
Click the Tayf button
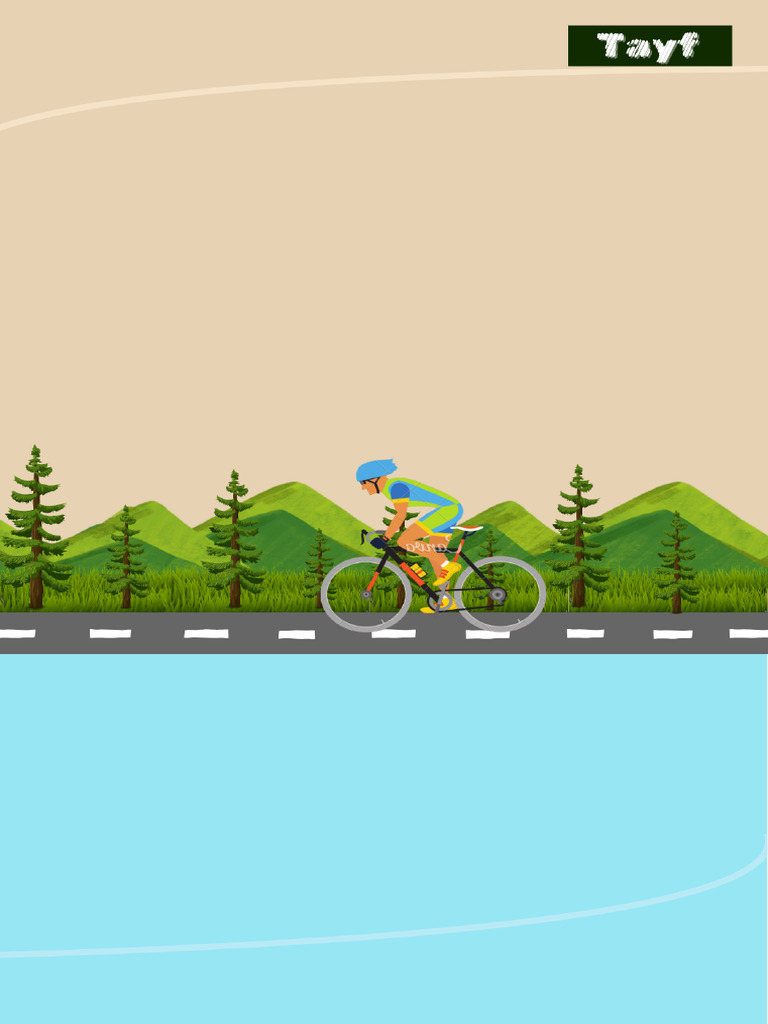[649, 46]
